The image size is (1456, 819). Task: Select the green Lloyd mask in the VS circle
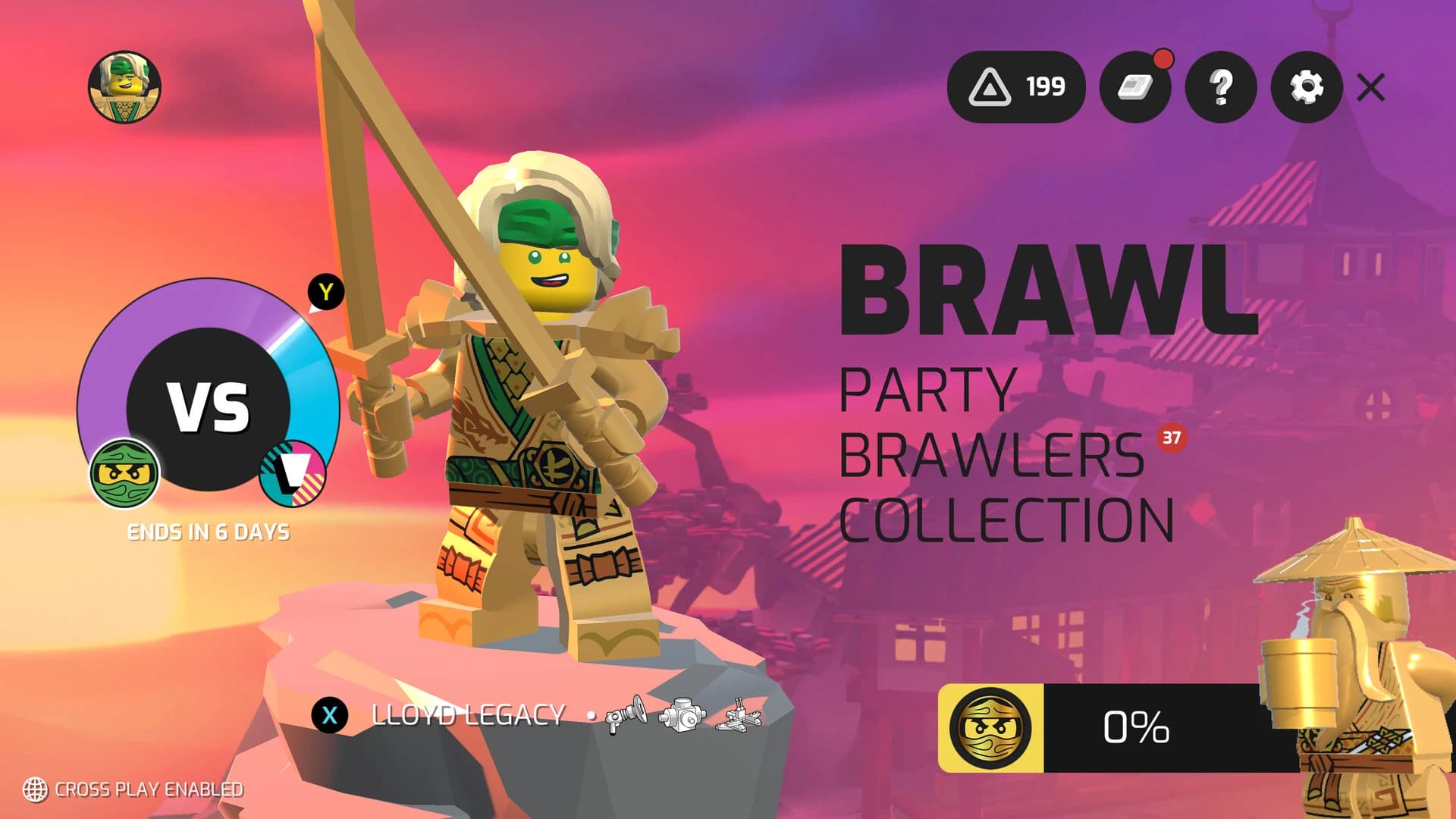(x=125, y=470)
